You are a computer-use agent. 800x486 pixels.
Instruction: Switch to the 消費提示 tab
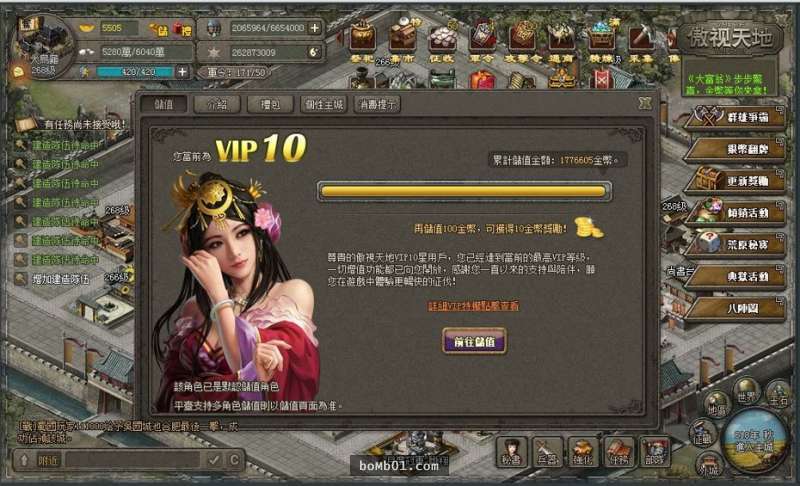click(x=382, y=103)
